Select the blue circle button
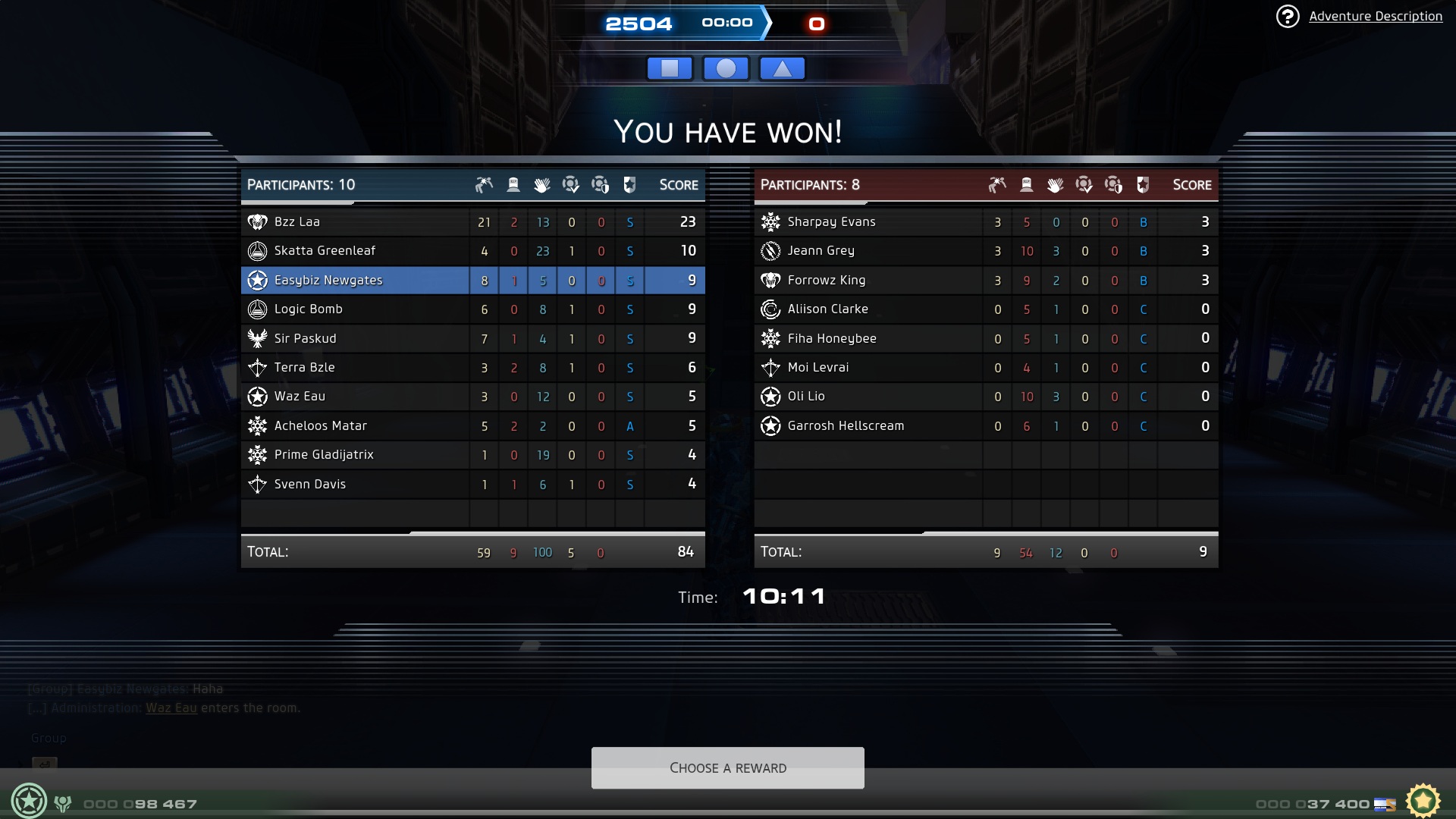1456x819 pixels. tap(726, 68)
